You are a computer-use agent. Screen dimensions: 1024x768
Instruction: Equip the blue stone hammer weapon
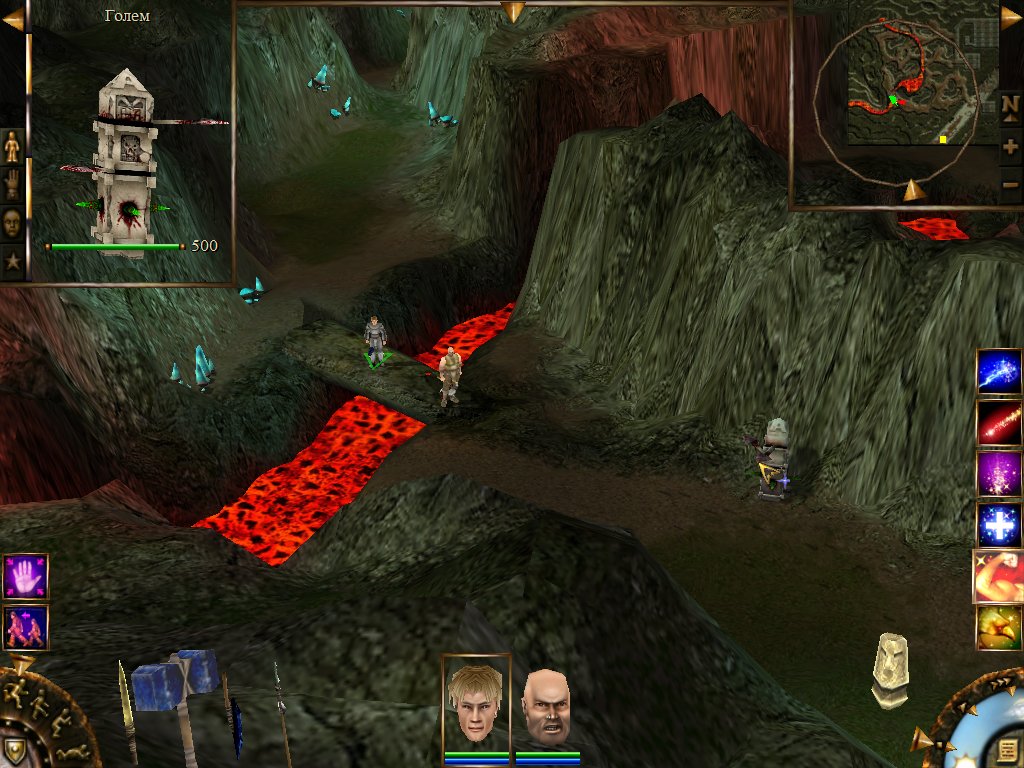pos(176,690)
